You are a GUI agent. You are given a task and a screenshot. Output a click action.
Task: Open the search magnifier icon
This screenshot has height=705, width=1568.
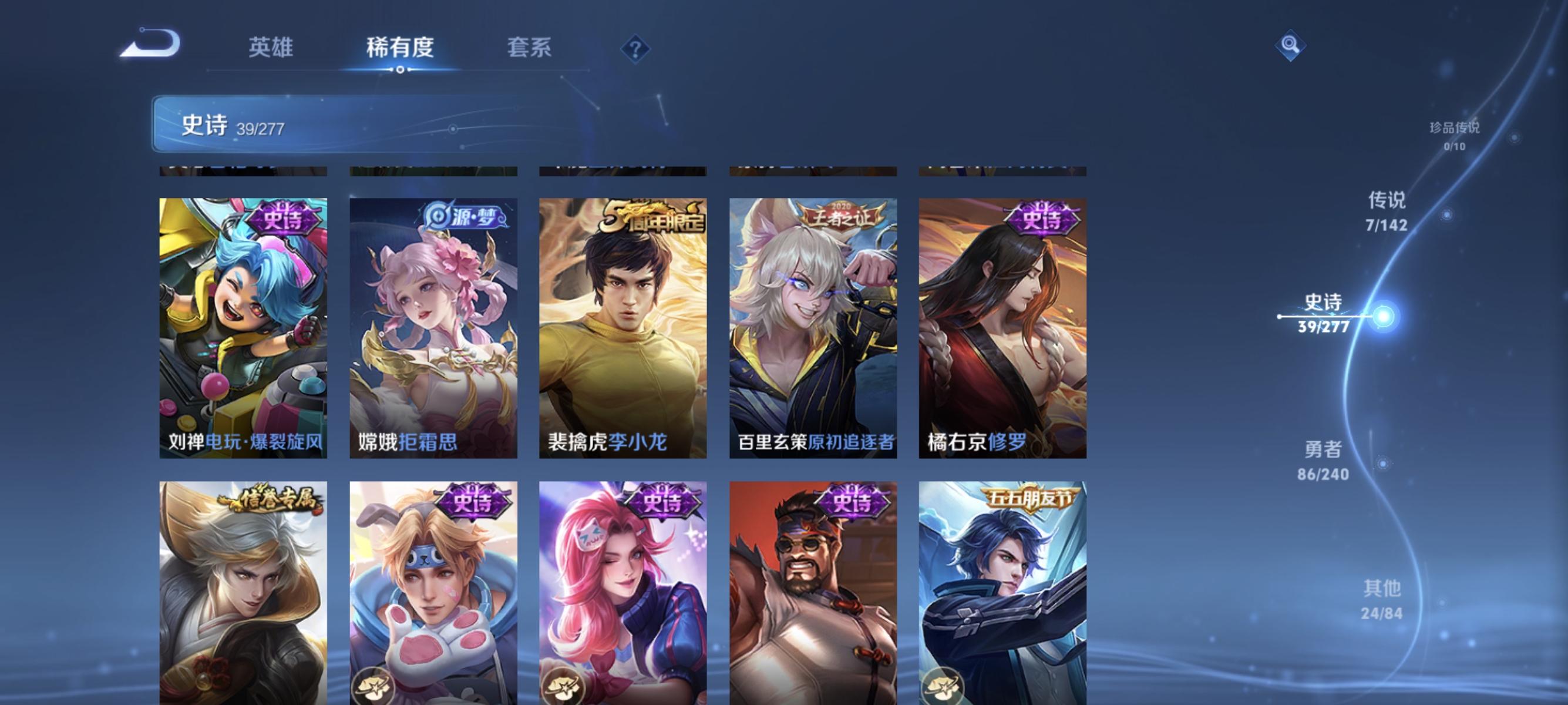pos(1290,45)
